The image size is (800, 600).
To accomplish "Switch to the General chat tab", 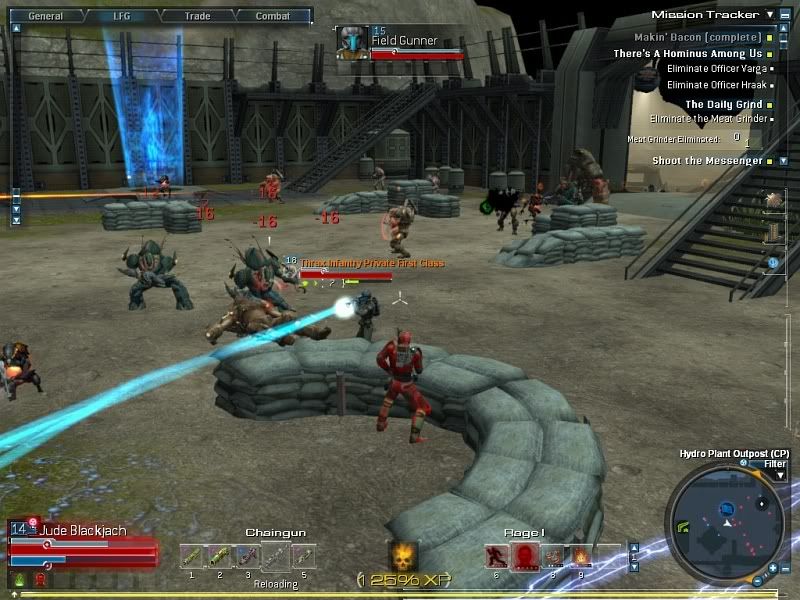I will point(45,16).
